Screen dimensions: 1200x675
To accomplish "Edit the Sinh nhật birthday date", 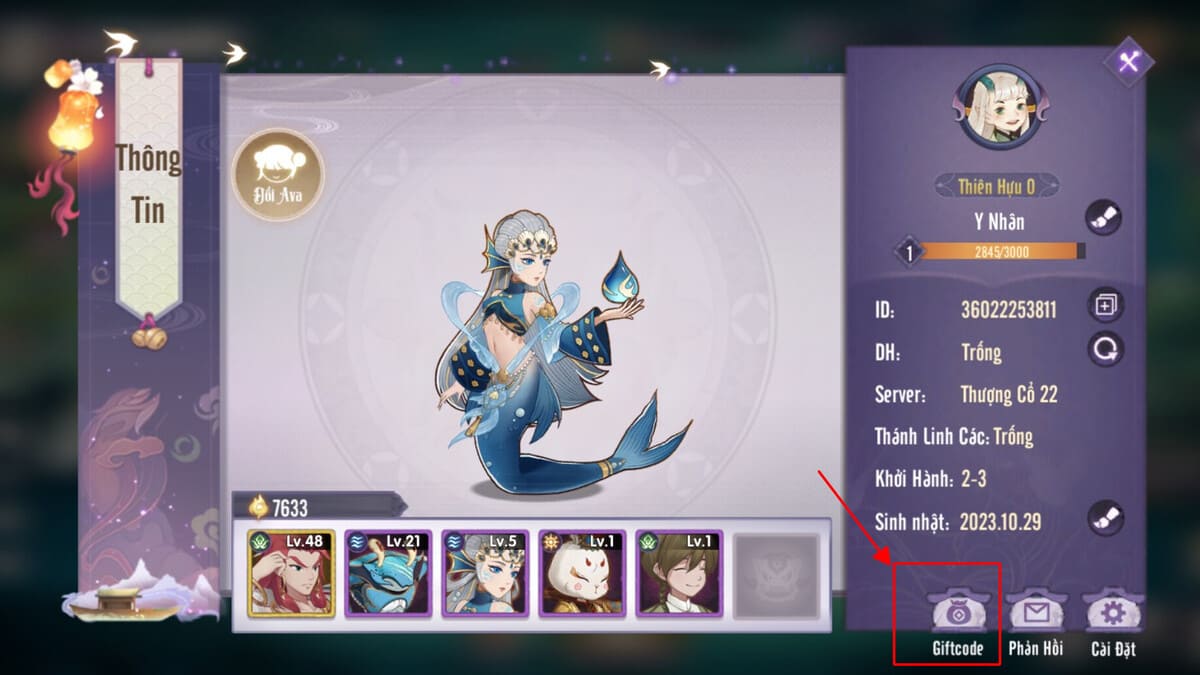I will [1105, 518].
